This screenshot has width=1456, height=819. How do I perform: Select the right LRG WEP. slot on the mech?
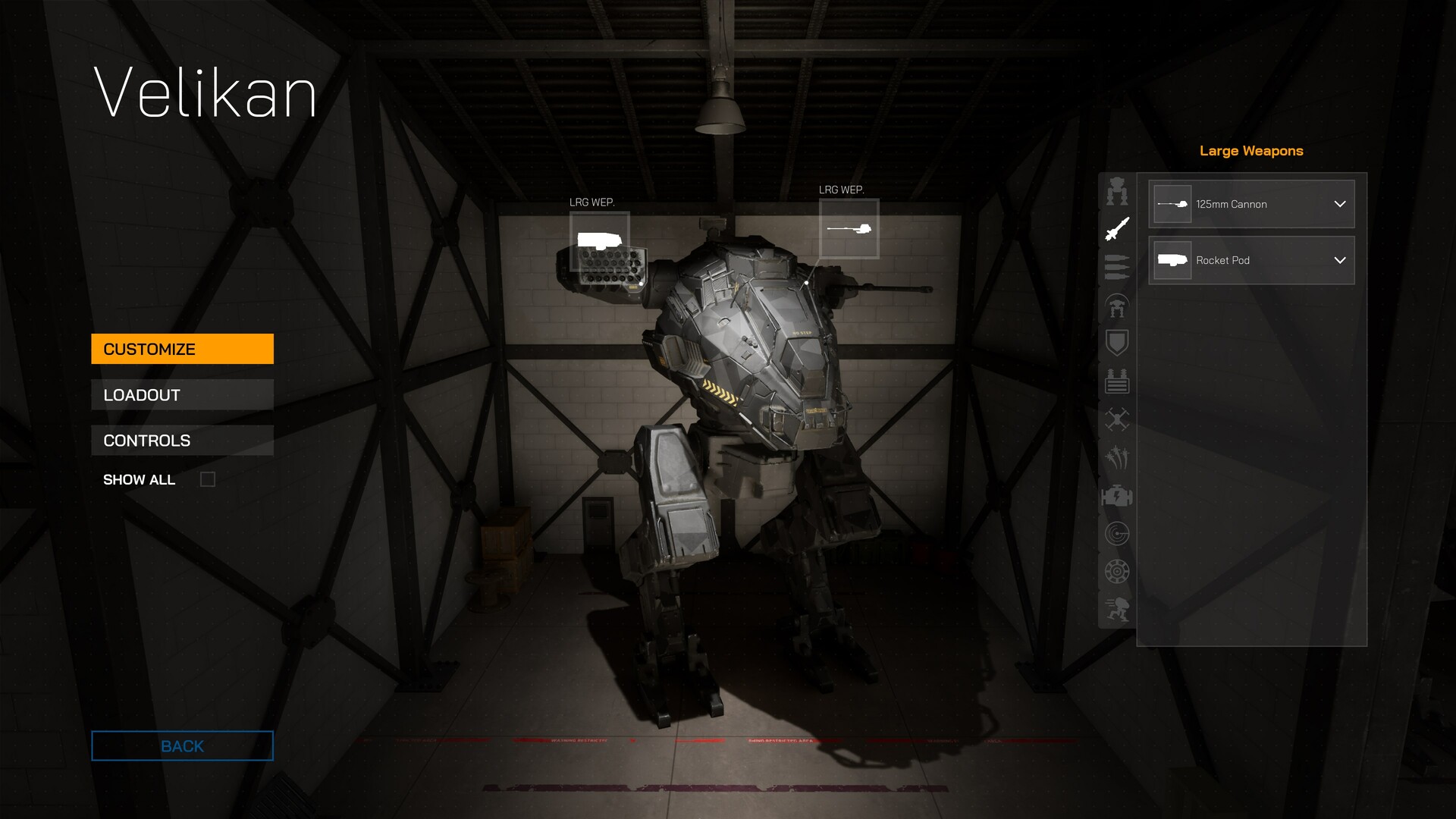(x=849, y=230)
